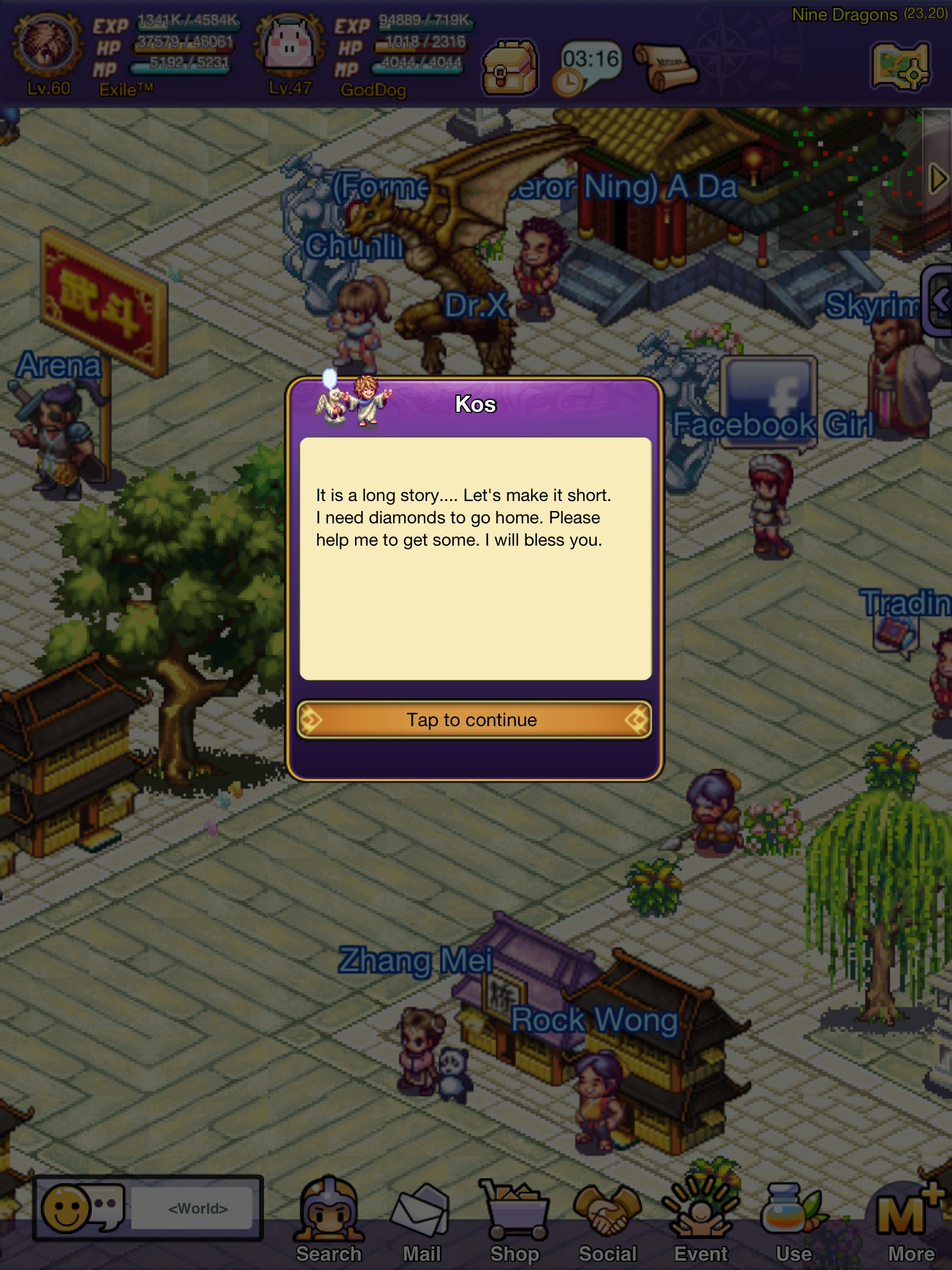Open the Event menu

(x=701, y=1219)
